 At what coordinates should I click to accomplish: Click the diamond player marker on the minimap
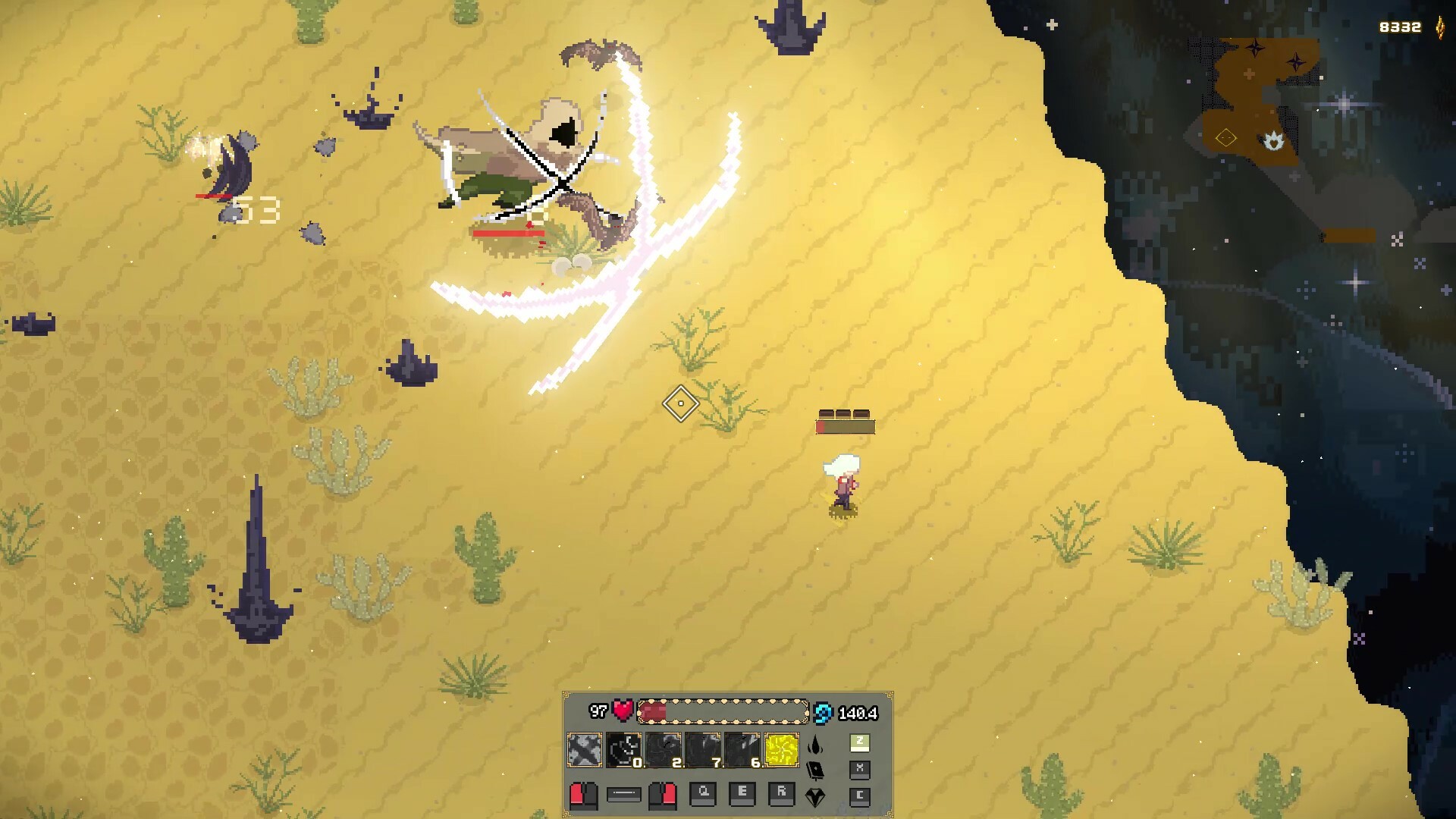pos(1226,138)
